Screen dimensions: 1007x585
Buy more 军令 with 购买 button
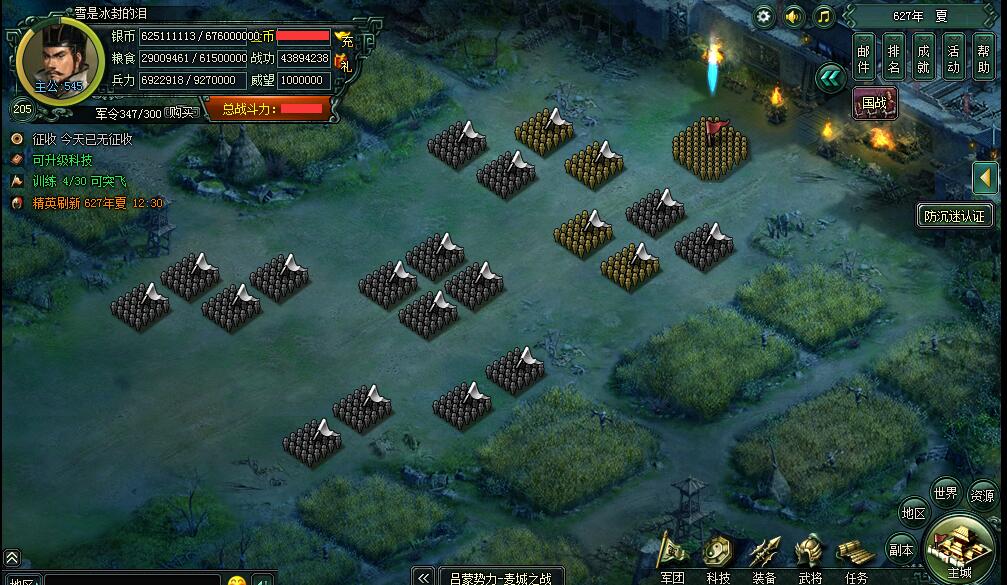point(180,113)
